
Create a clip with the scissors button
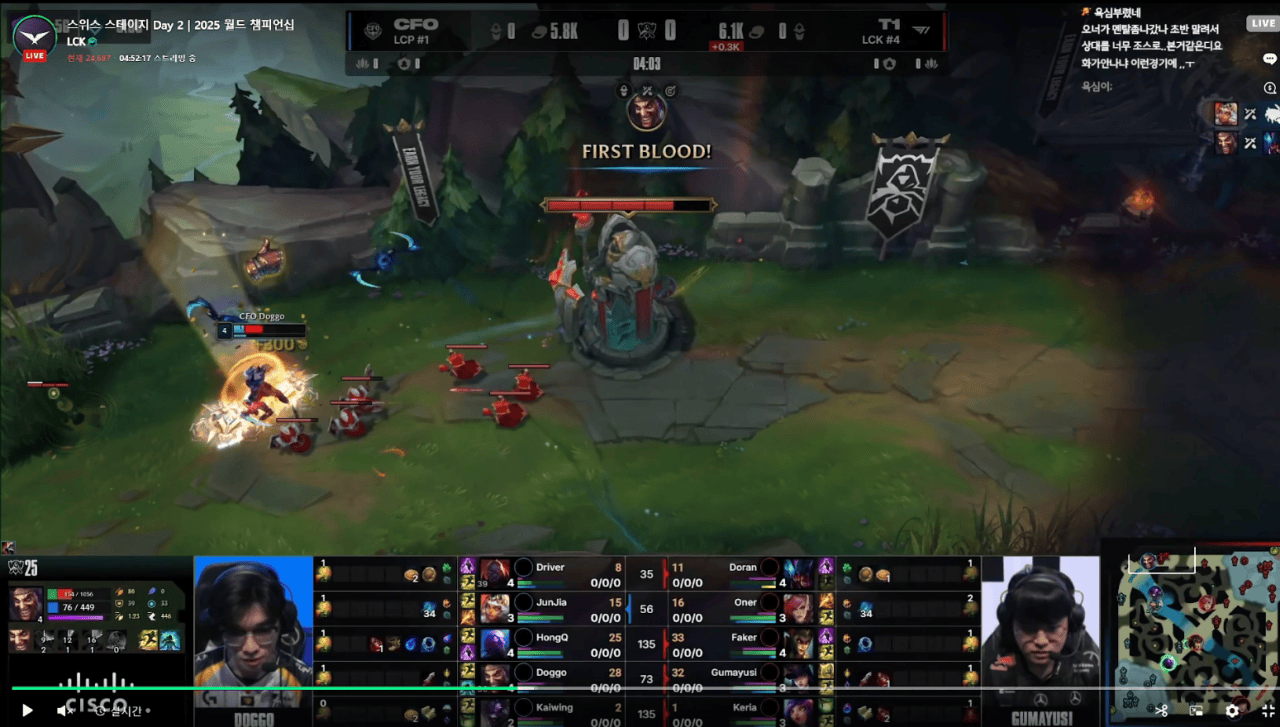click(x=1161, y=710)
